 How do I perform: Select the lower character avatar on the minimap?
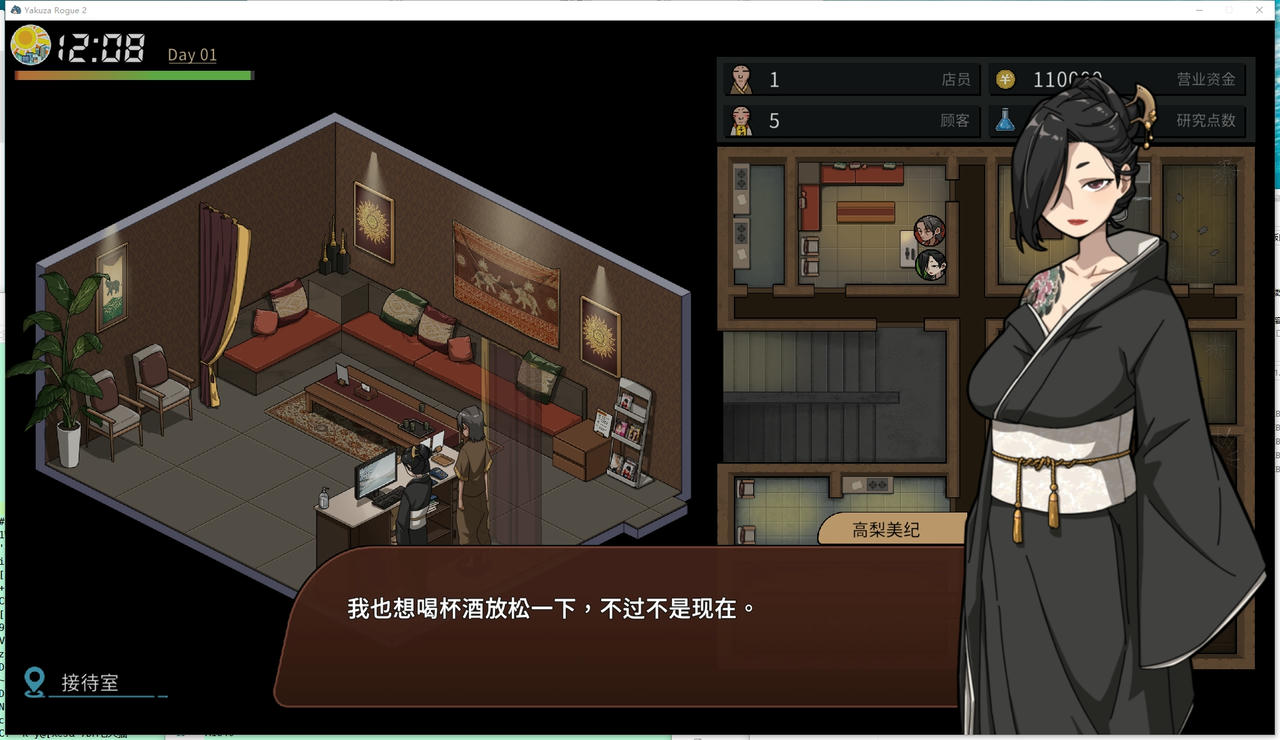pyautogui.click(x=931, y=267)
